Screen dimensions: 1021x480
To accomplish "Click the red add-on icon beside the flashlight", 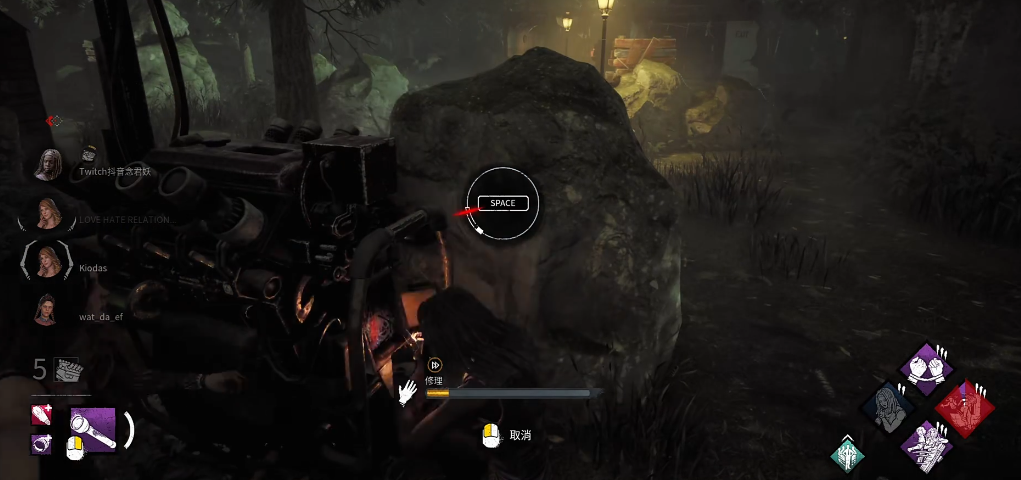I will [x=42, y=415].
